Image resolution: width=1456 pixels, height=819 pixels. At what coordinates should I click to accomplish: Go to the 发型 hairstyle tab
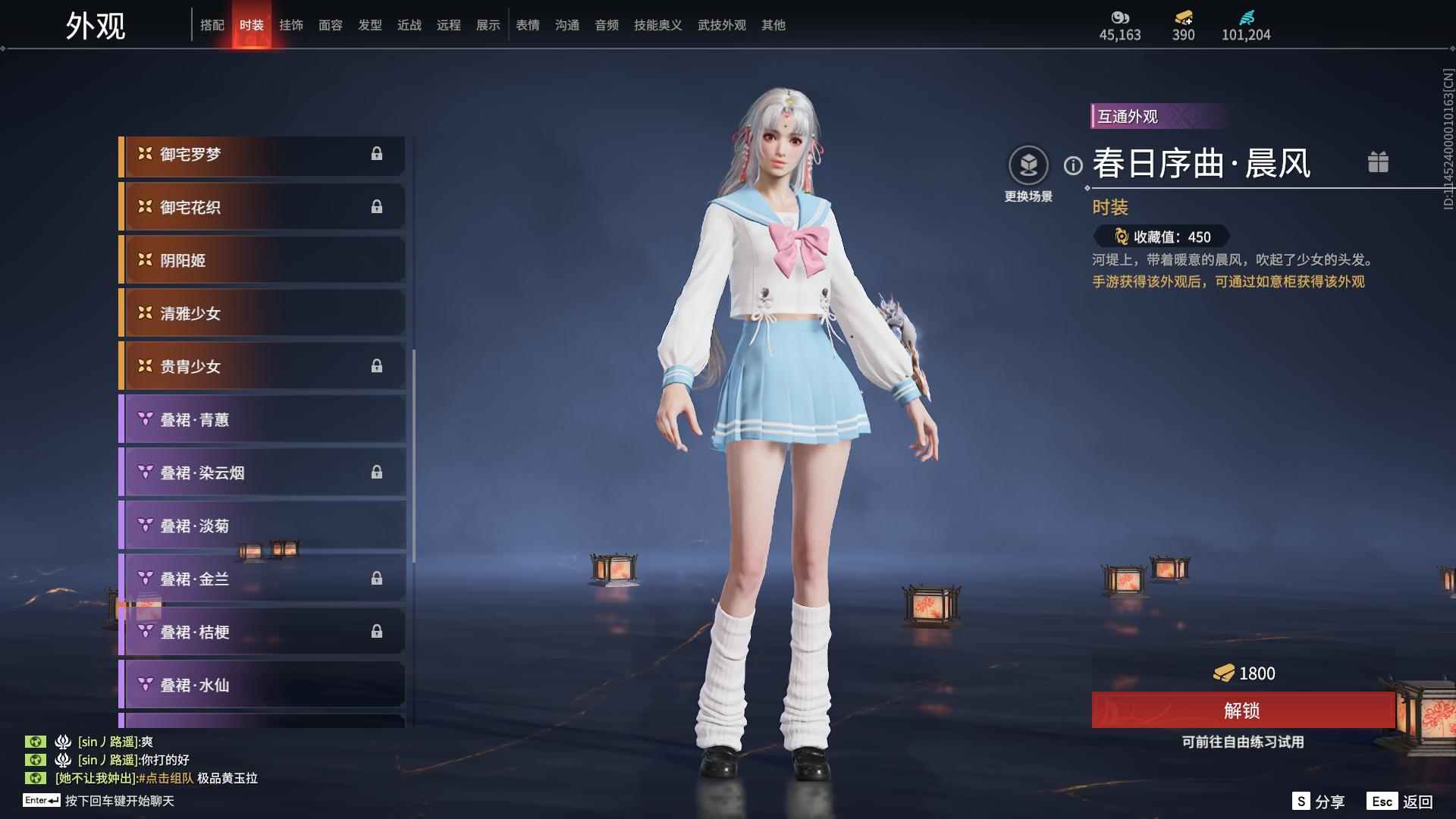tap(370, 25)
